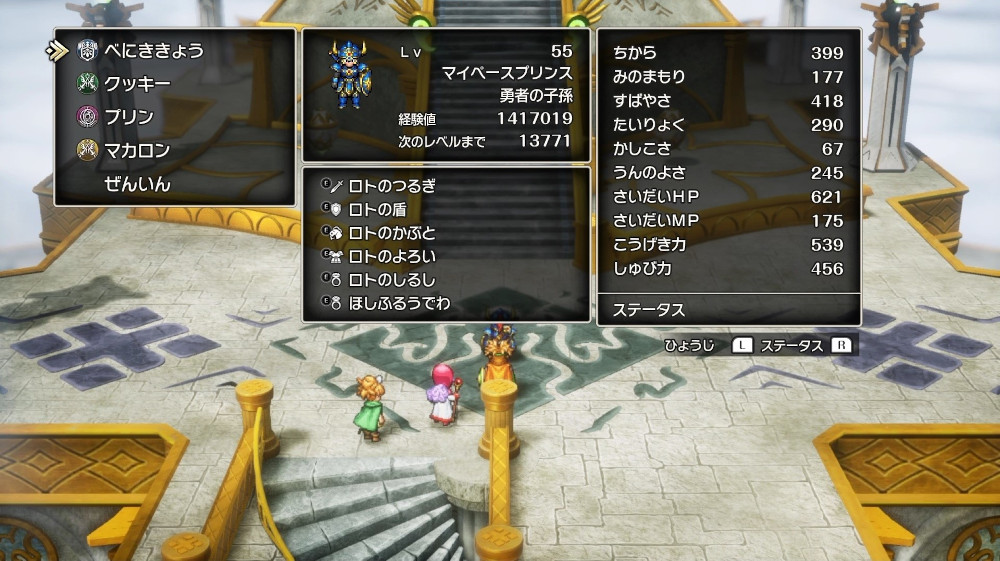
Task: Open the ステータス panel footer label
Action: (649, 311)
